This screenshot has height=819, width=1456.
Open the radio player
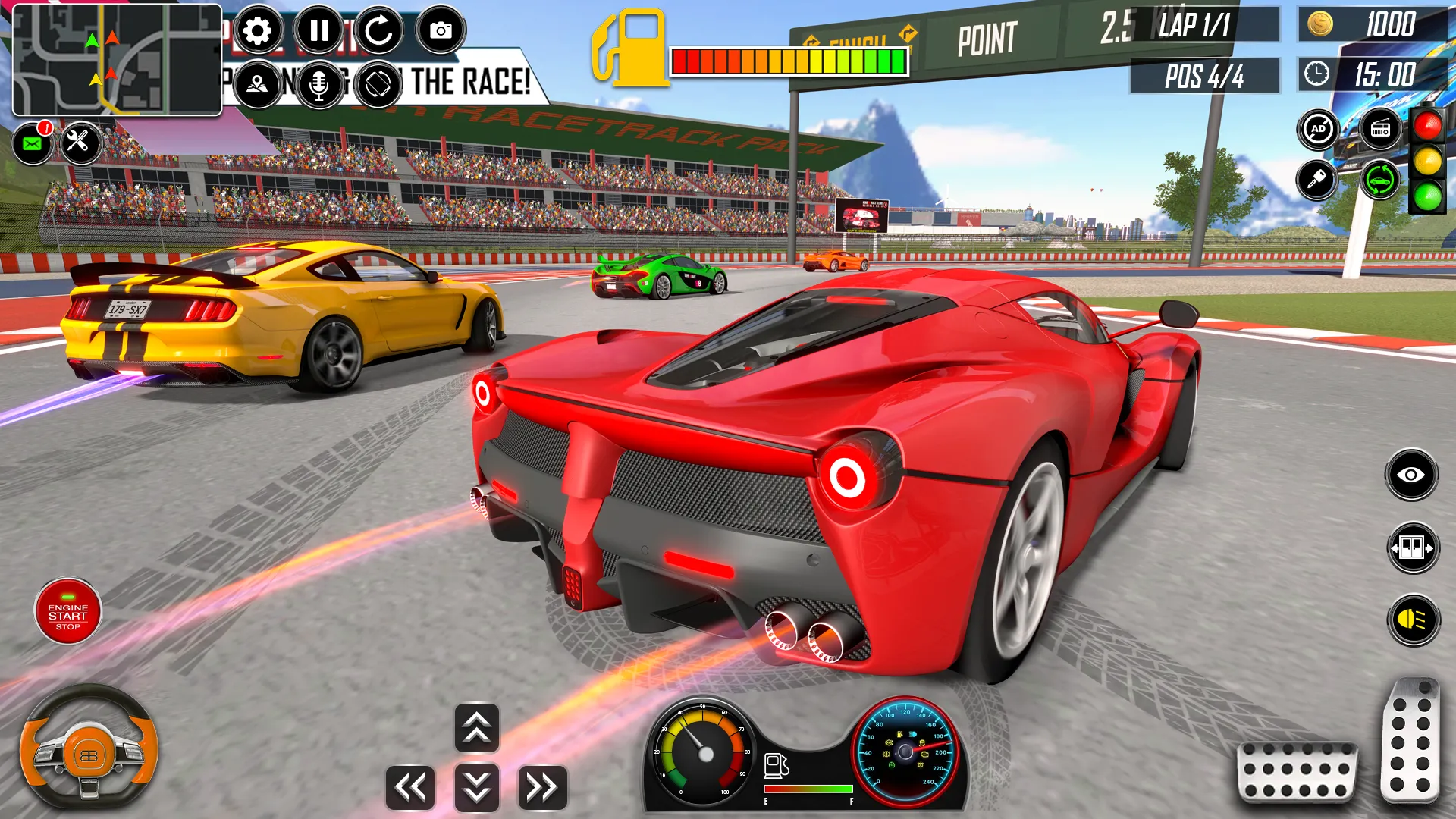point(1381,129)
